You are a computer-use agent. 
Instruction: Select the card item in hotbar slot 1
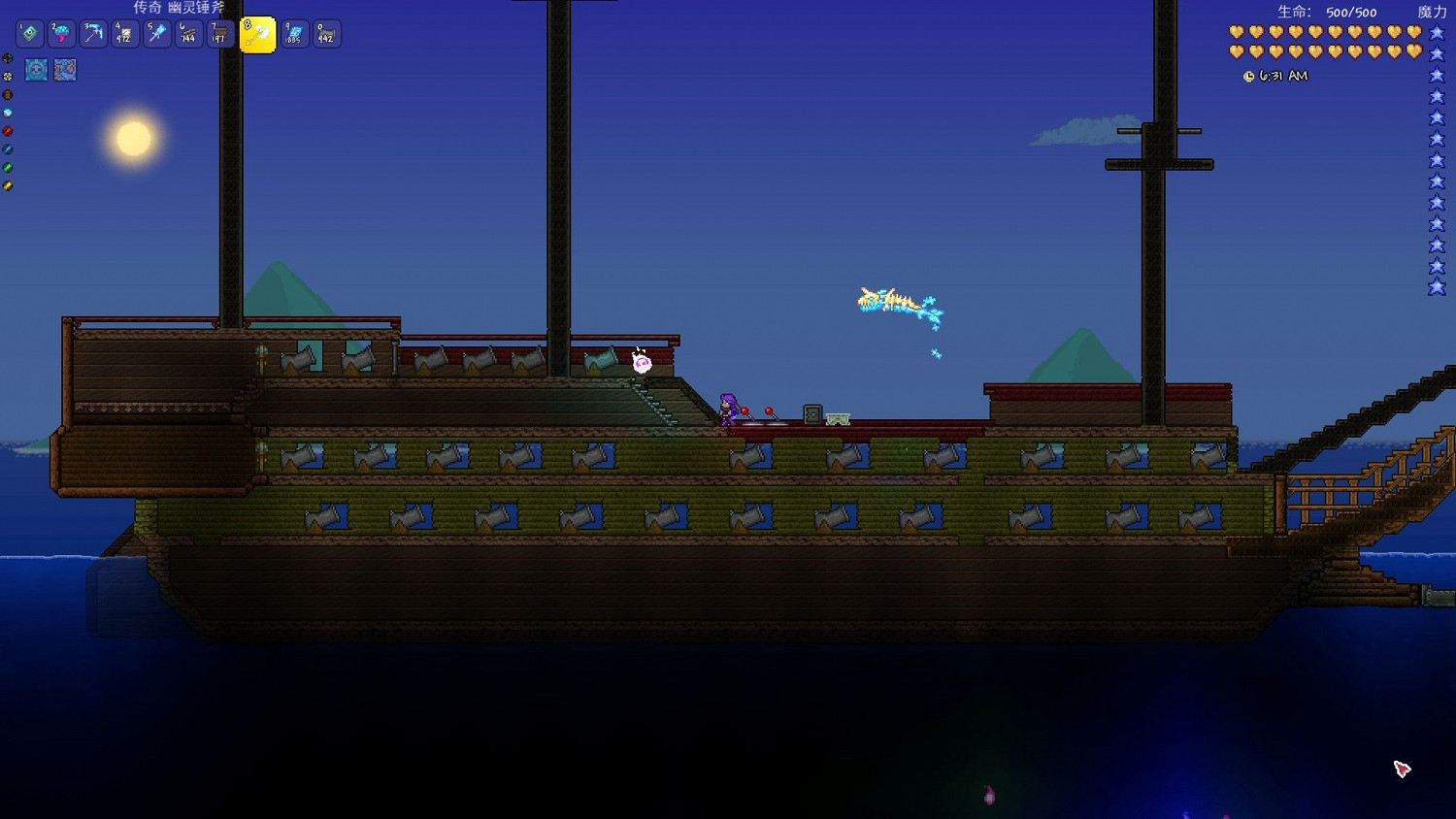(93, 34)
